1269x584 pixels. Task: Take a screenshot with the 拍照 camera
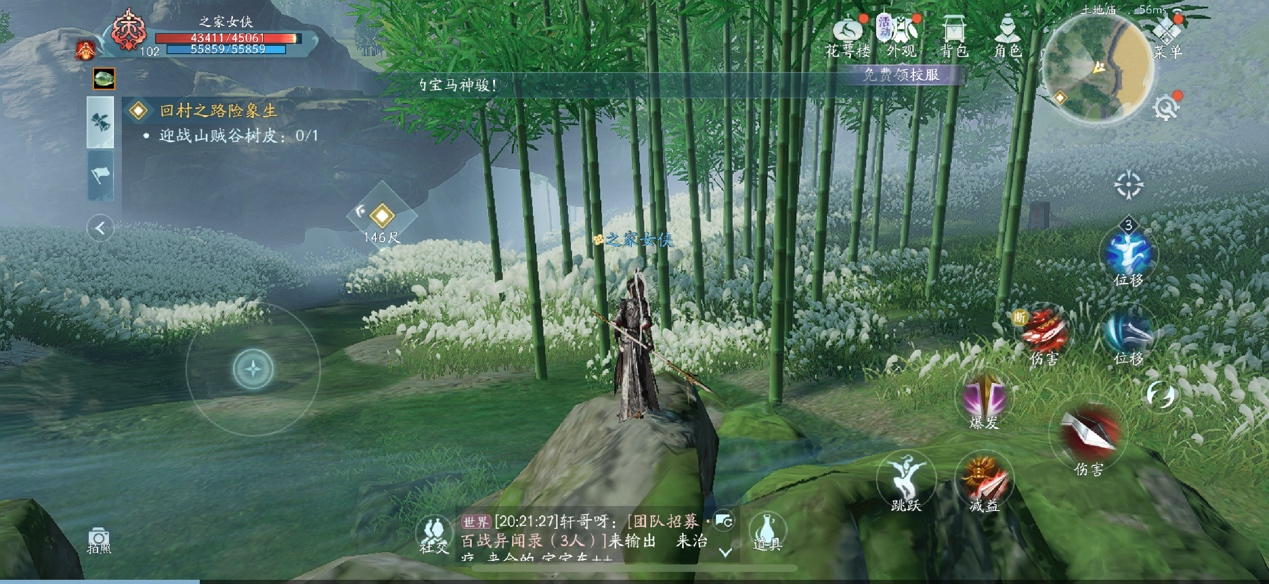tap(98, 540)
